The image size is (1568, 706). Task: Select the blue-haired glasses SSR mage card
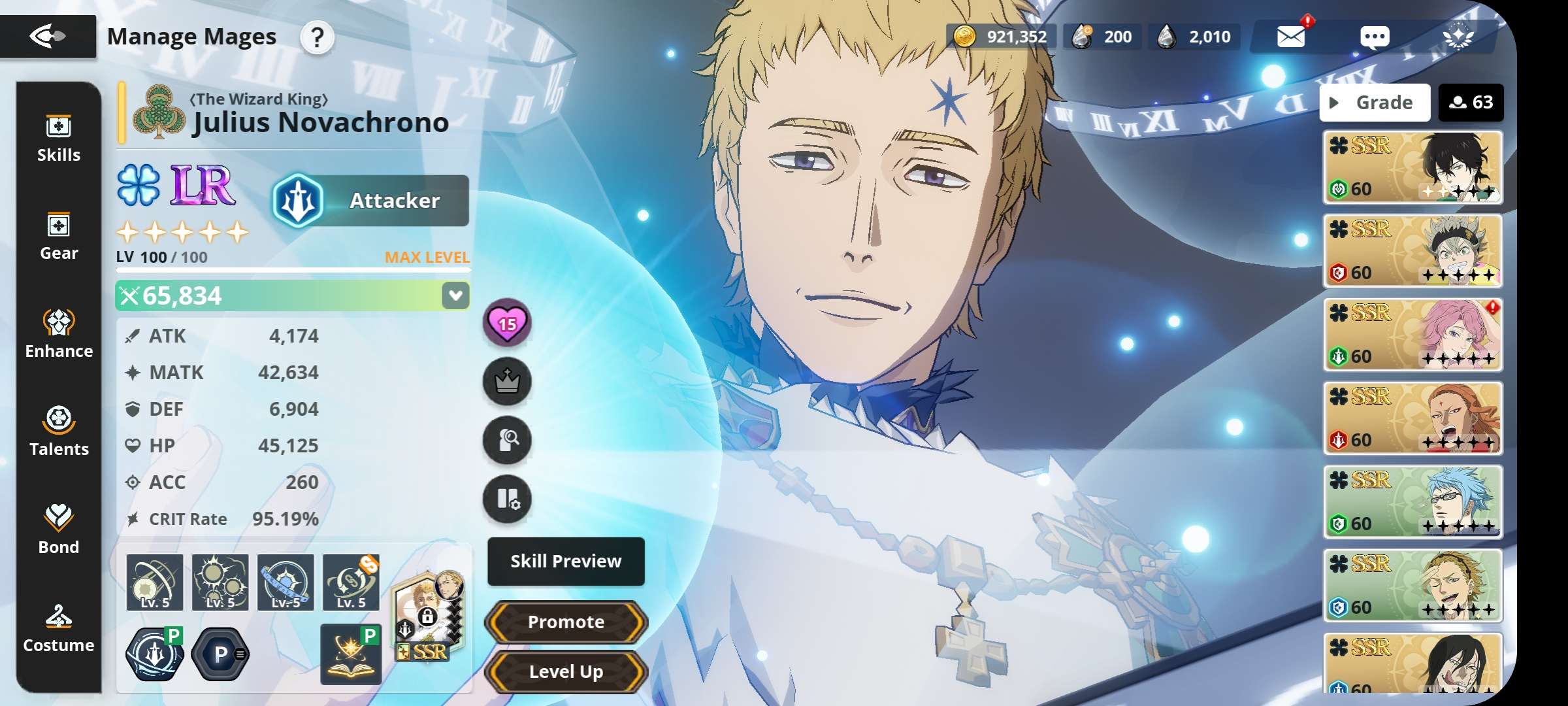tap(1413, 502)
